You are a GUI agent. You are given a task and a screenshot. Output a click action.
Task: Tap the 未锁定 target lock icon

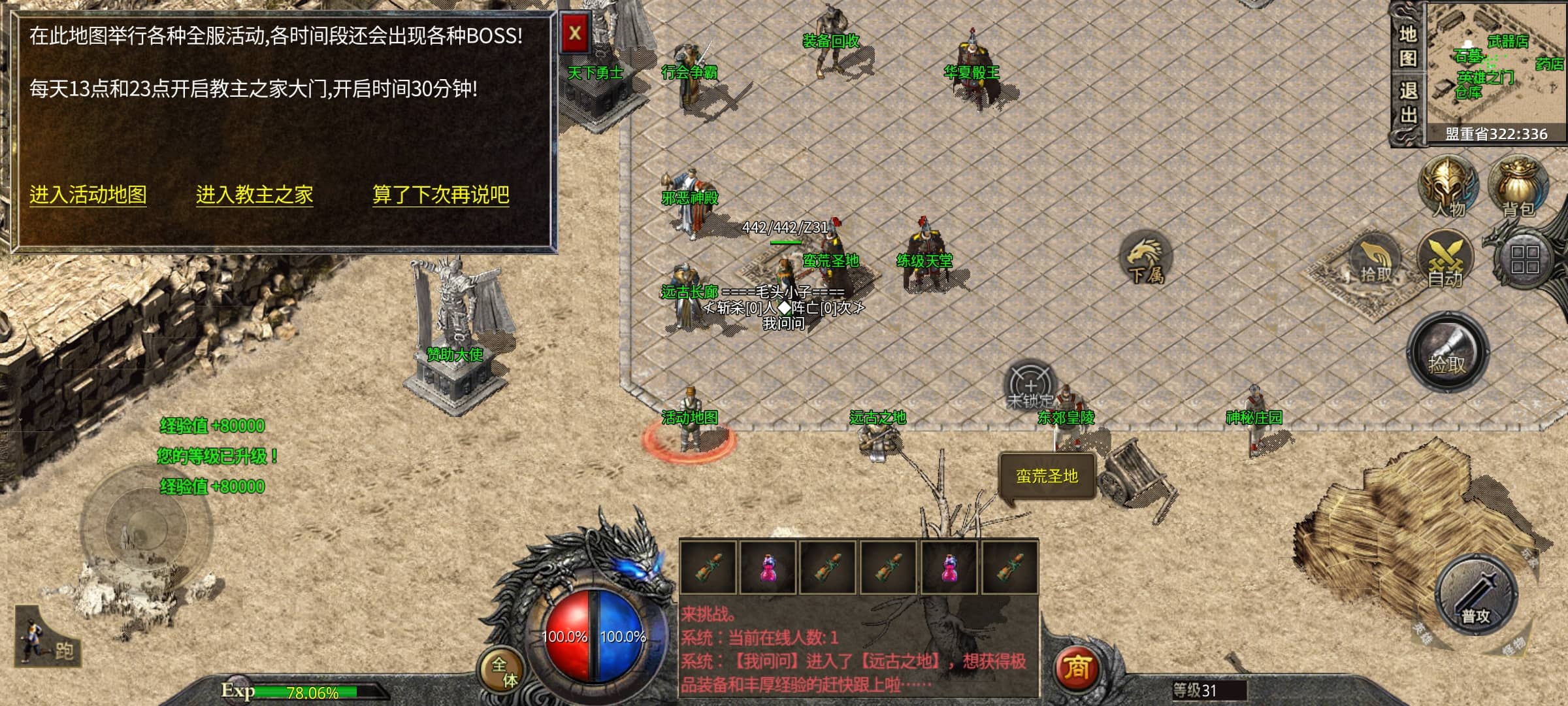click(x=1030, y=386)
